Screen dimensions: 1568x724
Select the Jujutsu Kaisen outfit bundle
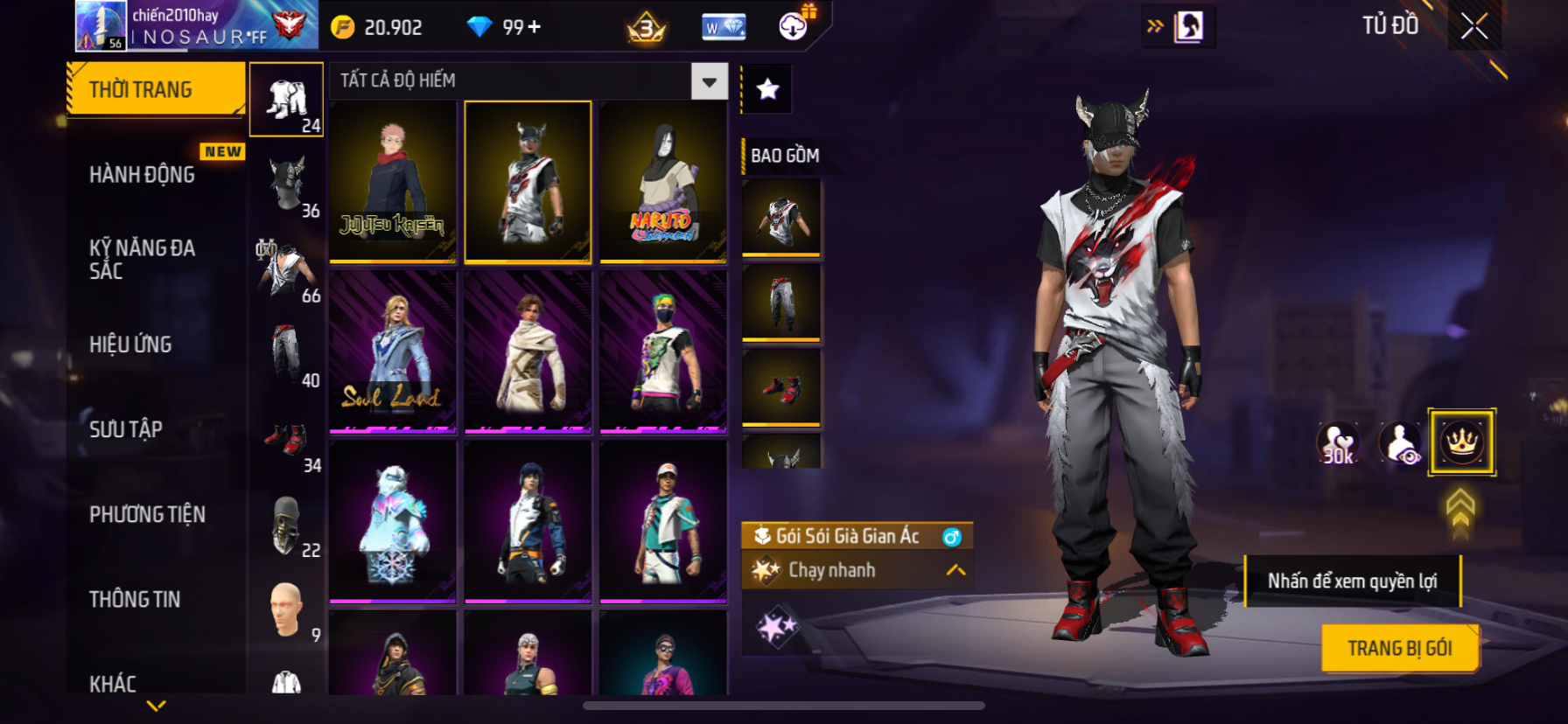click(393, 182)
